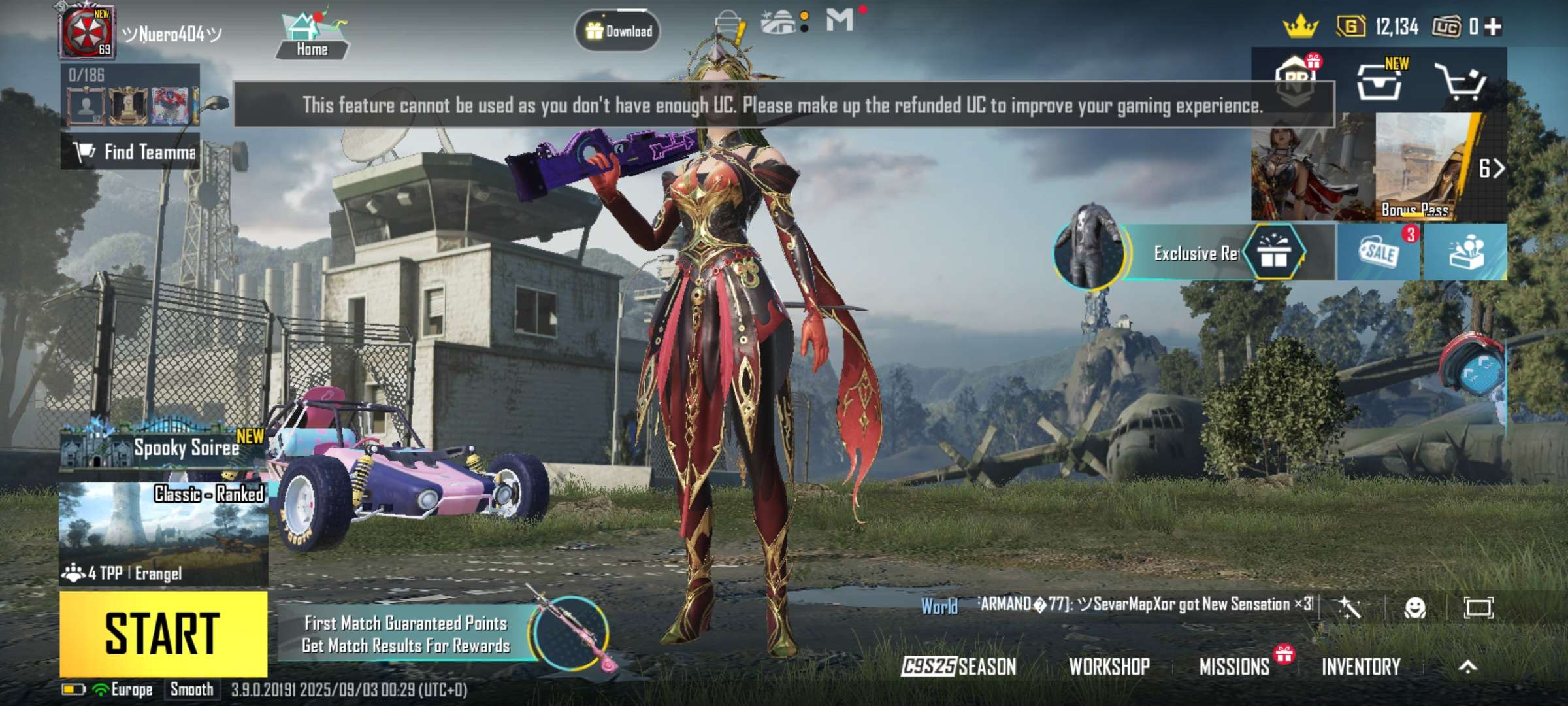Claim the Exclusive Rewards gift
The height and width of the screenshot is (706, 1568).
coord(1273,252)
